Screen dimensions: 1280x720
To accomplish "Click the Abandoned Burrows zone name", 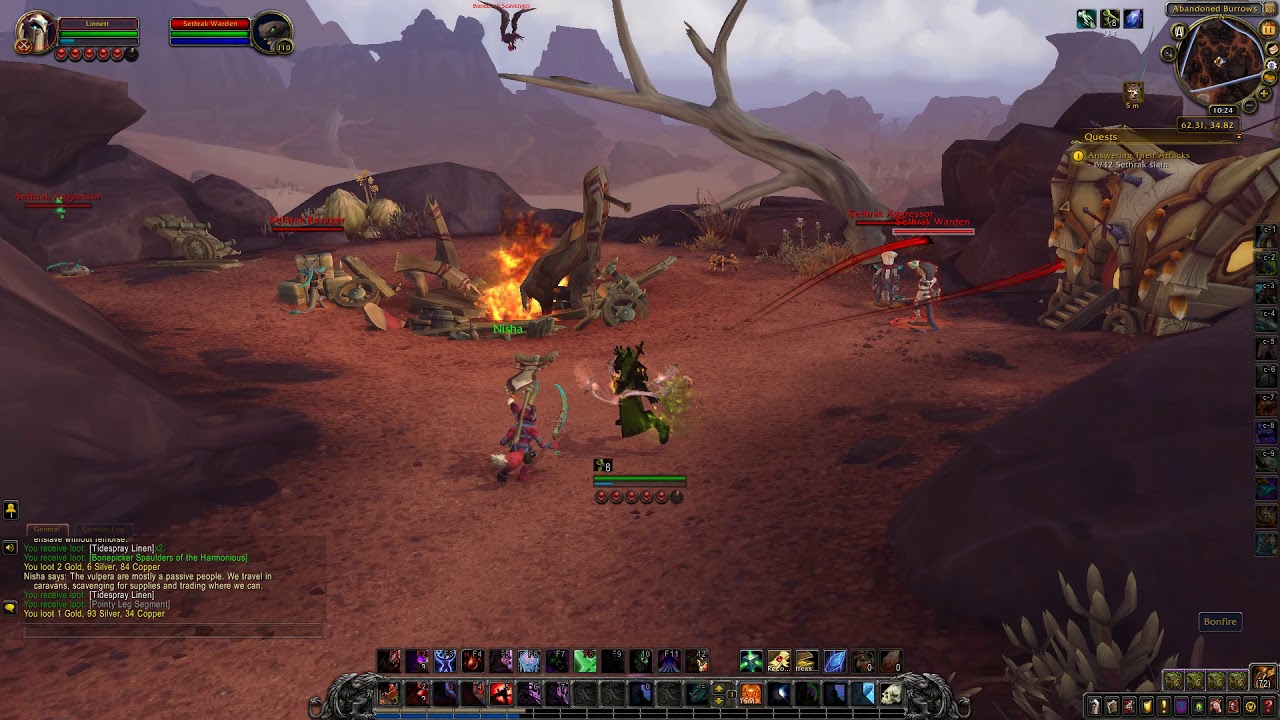I will [1215, 9].
